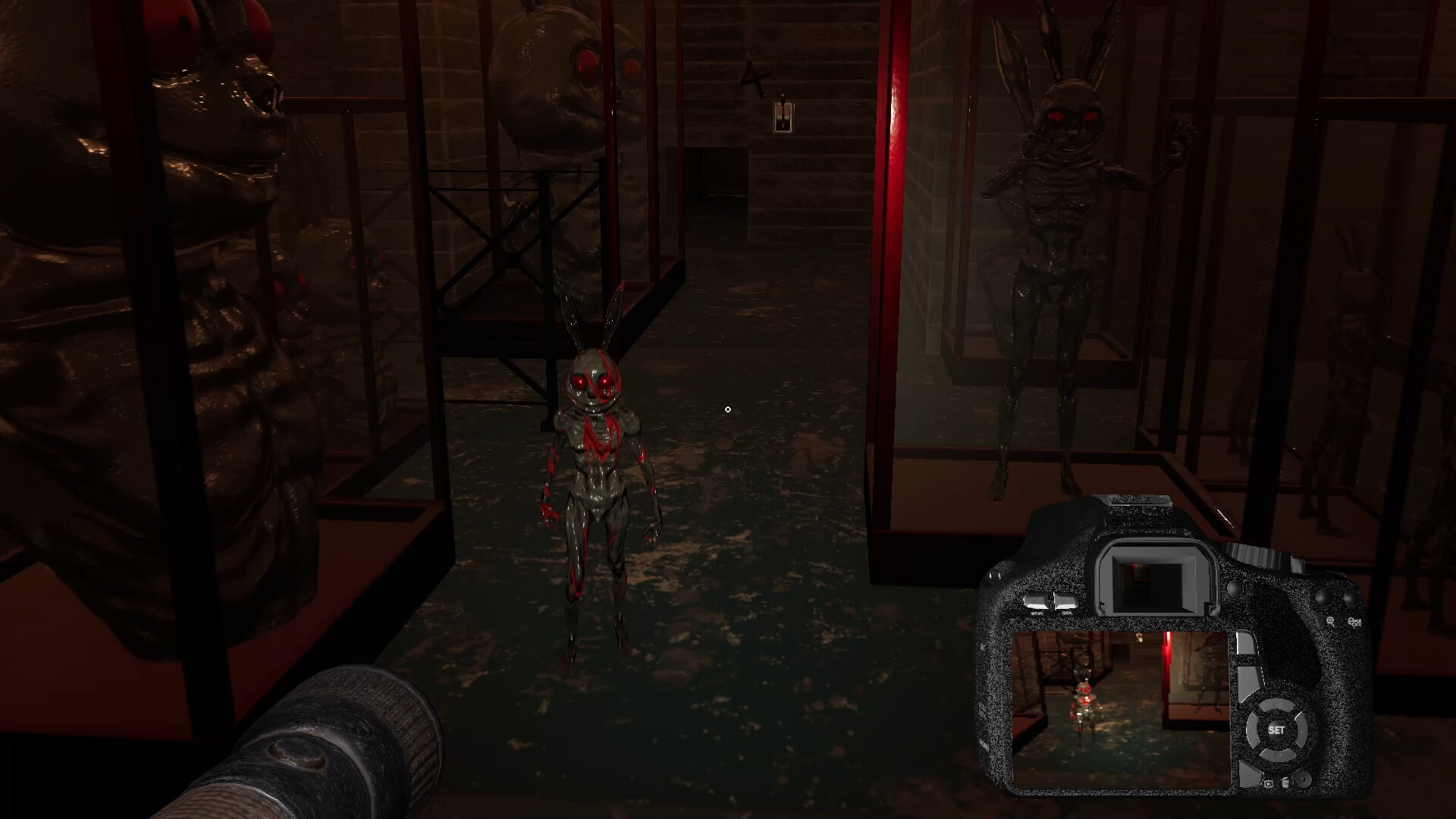The width and height of the screenshot is (1456, 819).
Task: Toggle the MENU switch on the camera top
Action: [1035, 599]
